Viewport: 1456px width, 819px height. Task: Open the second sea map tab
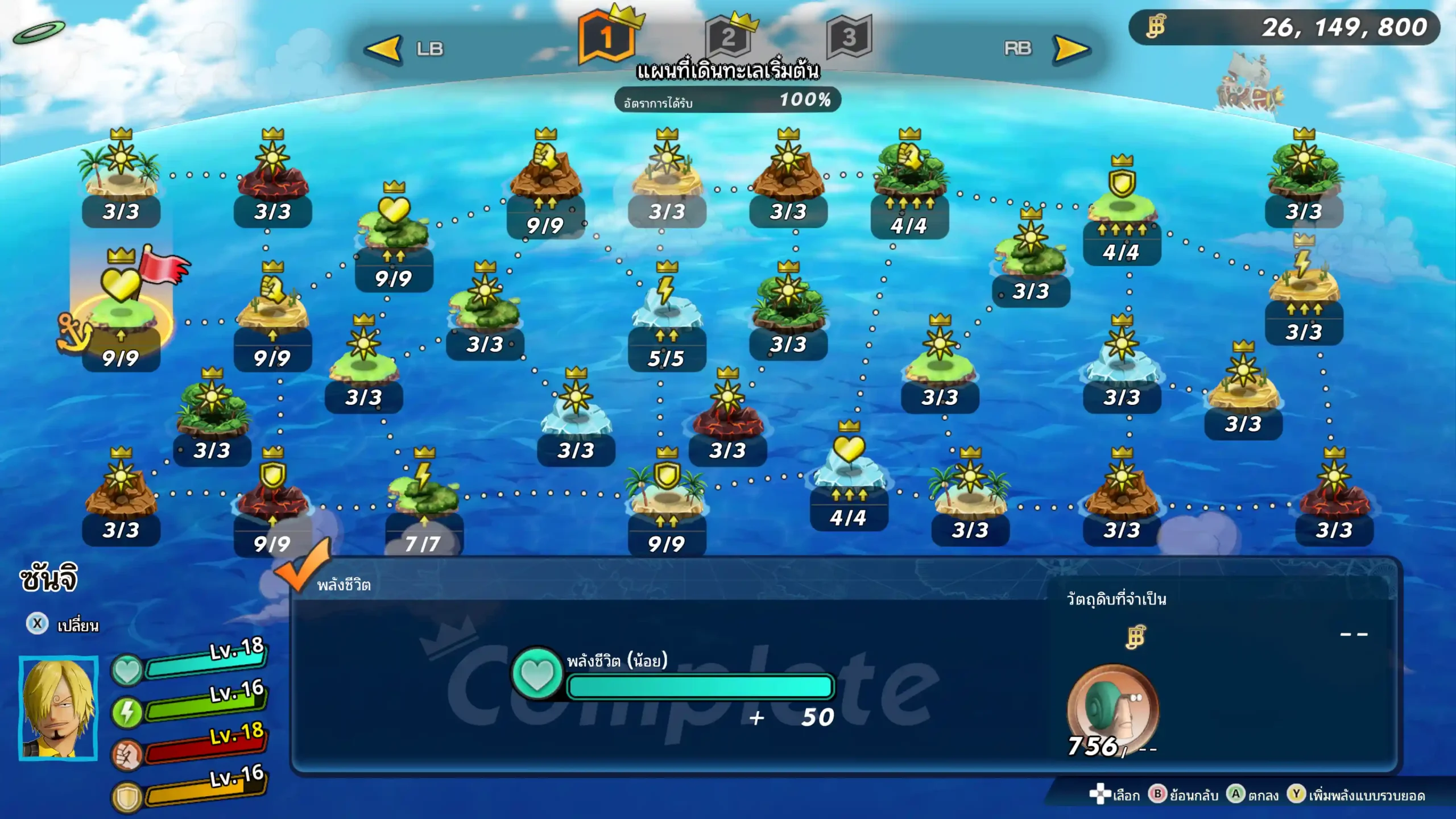point(729,39)
